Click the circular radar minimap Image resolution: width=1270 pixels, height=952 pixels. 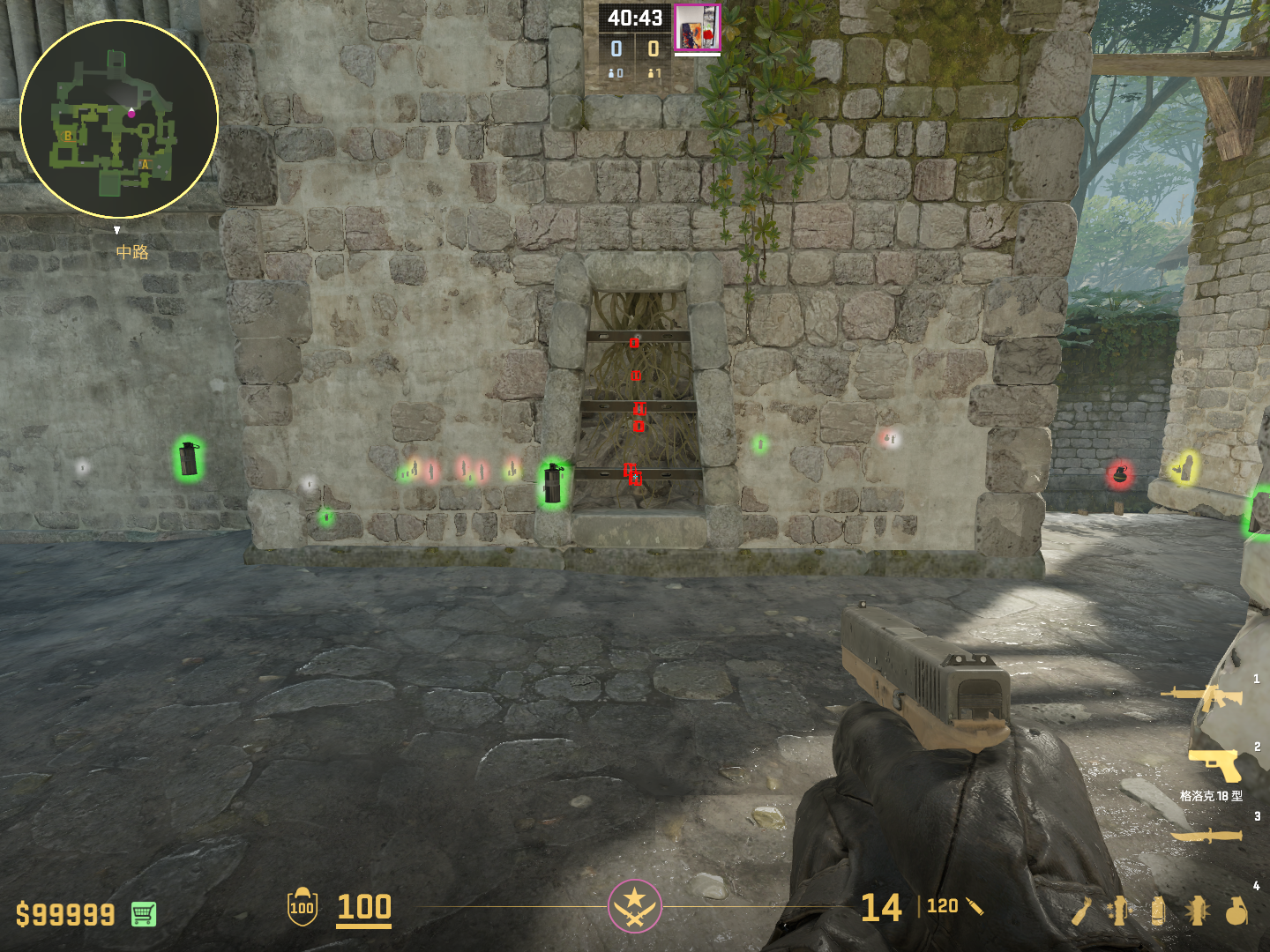pos(119,119)
